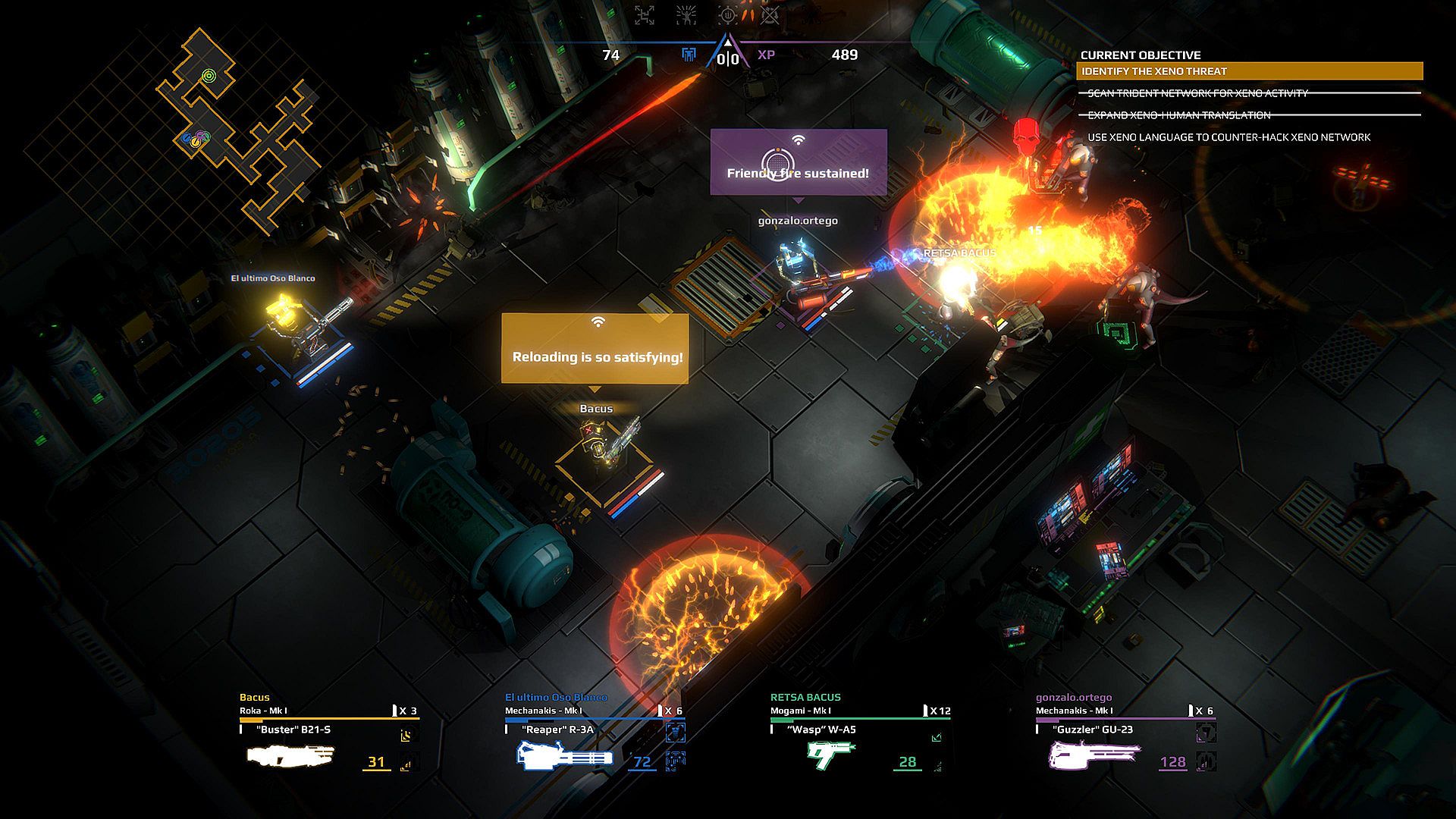Screen dimensions: 1456x819
Task: Choose the "Reaper" R-3A minigun icon
Action: (x=565, y=757)
